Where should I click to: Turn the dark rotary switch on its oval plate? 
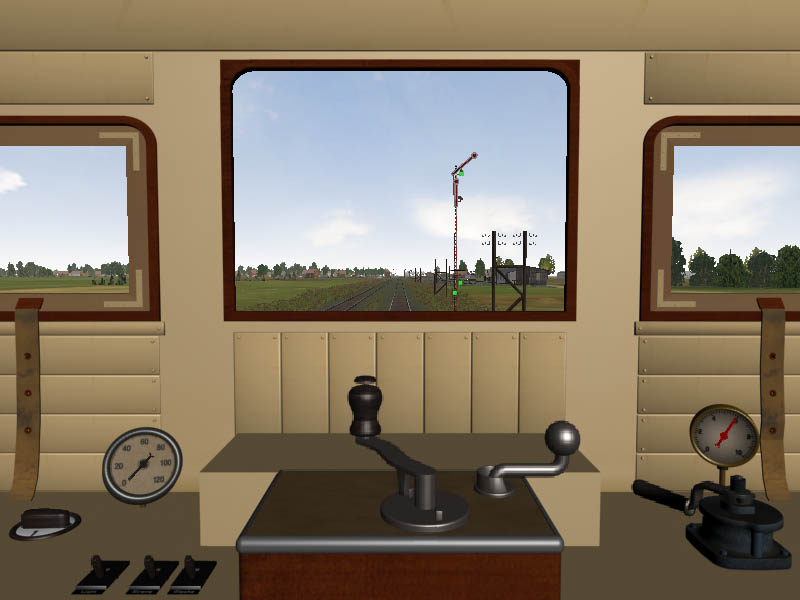point(45,520)
